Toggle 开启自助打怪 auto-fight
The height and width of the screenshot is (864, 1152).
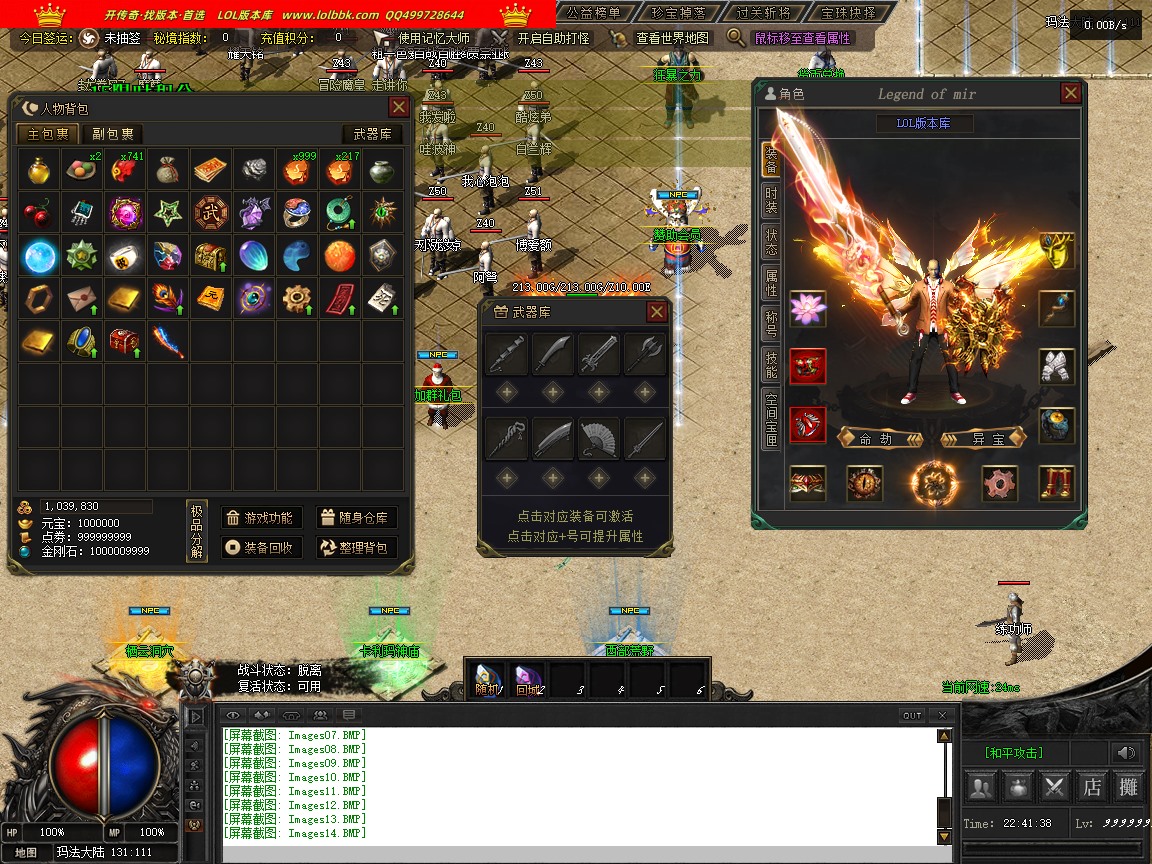coord(543,38)
